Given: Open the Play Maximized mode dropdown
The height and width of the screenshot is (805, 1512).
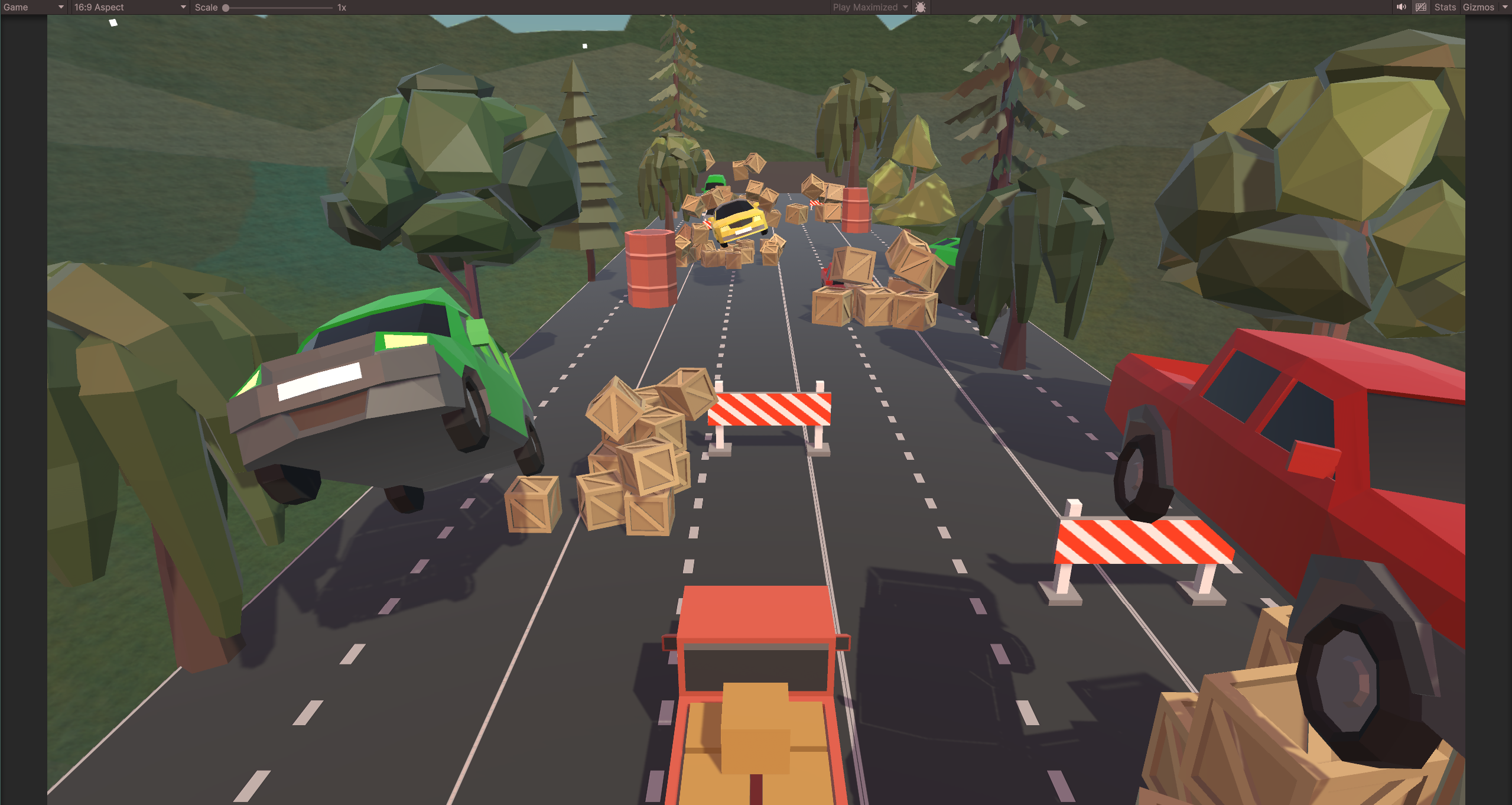Looking at the screenshot, I should pyautogui.click(x=869, y=7).
